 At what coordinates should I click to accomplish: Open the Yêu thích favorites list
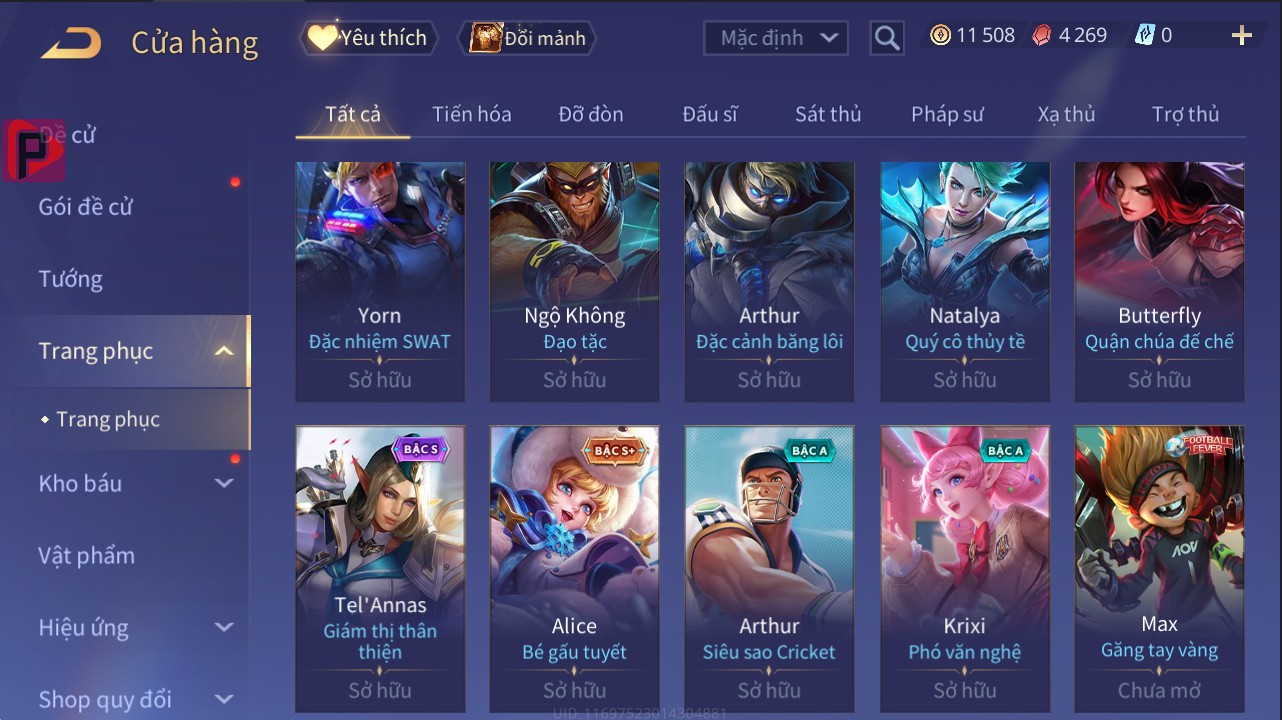368,38
